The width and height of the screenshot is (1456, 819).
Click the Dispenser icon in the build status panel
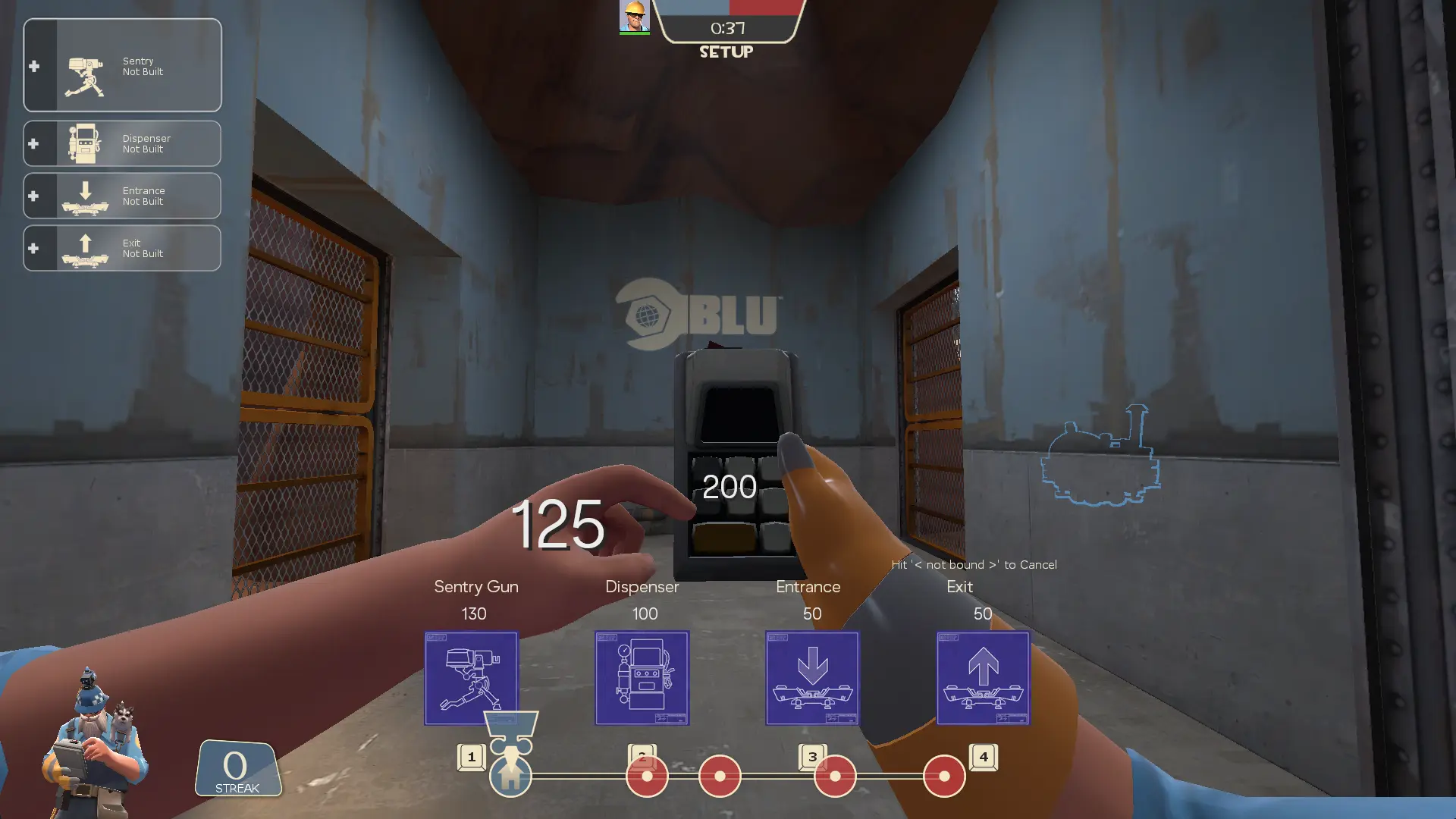pyautogui.click(x=83, y=143)
